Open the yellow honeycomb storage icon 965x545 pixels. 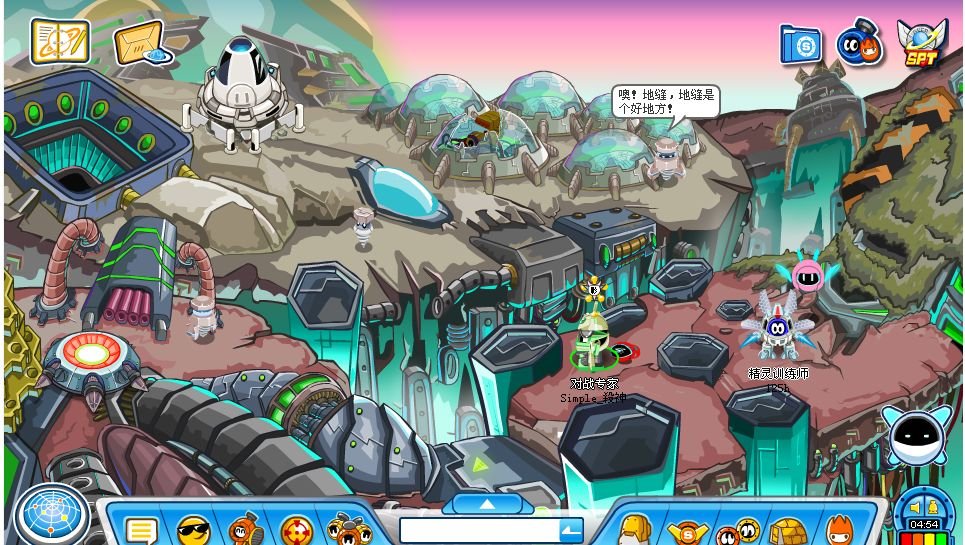[788, 531]
